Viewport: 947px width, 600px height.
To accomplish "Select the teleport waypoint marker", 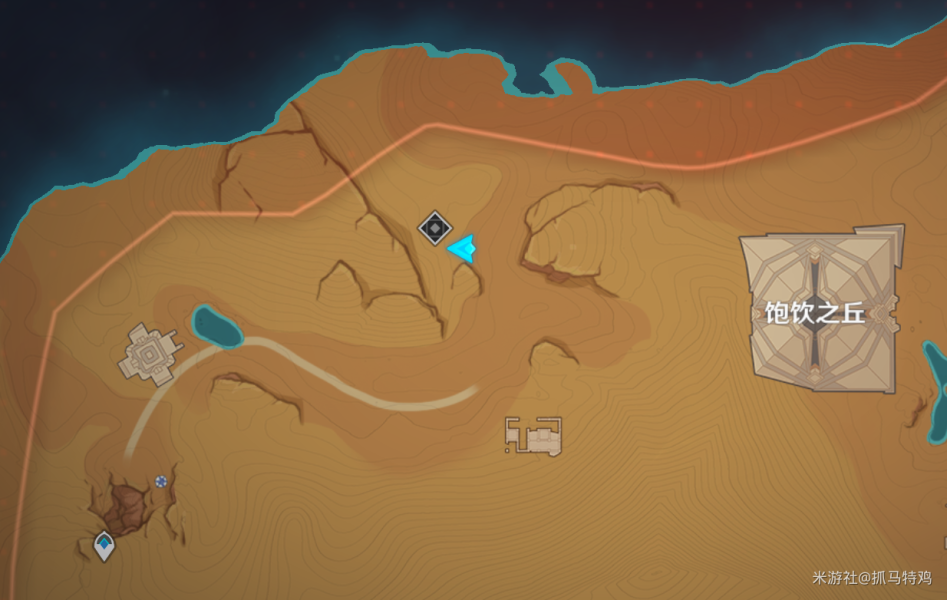I will coord(104,545).
